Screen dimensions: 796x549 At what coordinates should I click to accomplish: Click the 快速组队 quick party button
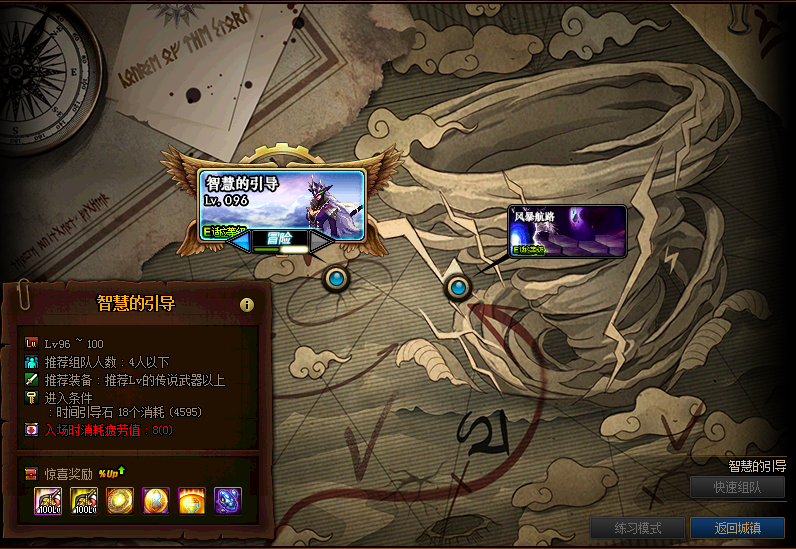pyautogui.click(x=737, y=488)
